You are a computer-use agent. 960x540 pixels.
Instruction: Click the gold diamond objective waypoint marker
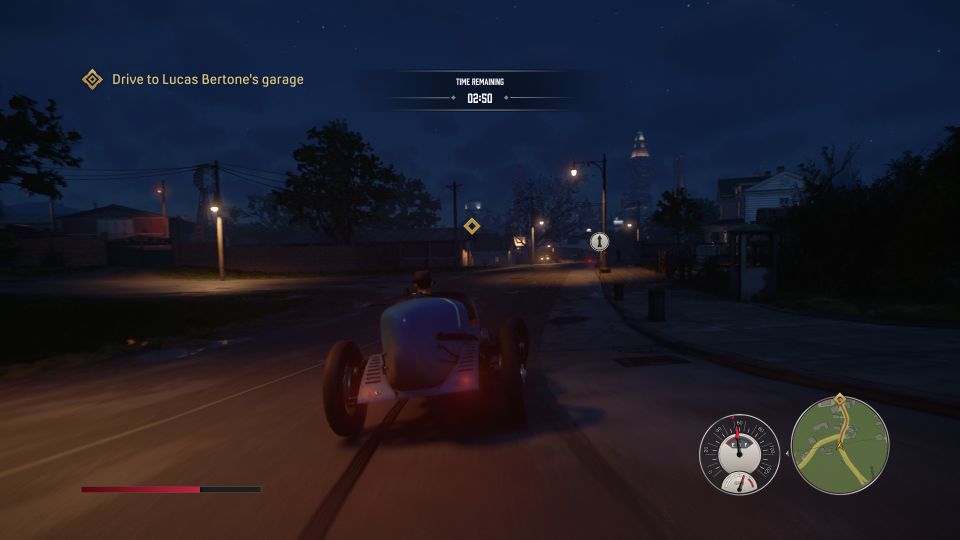point(472,226)
